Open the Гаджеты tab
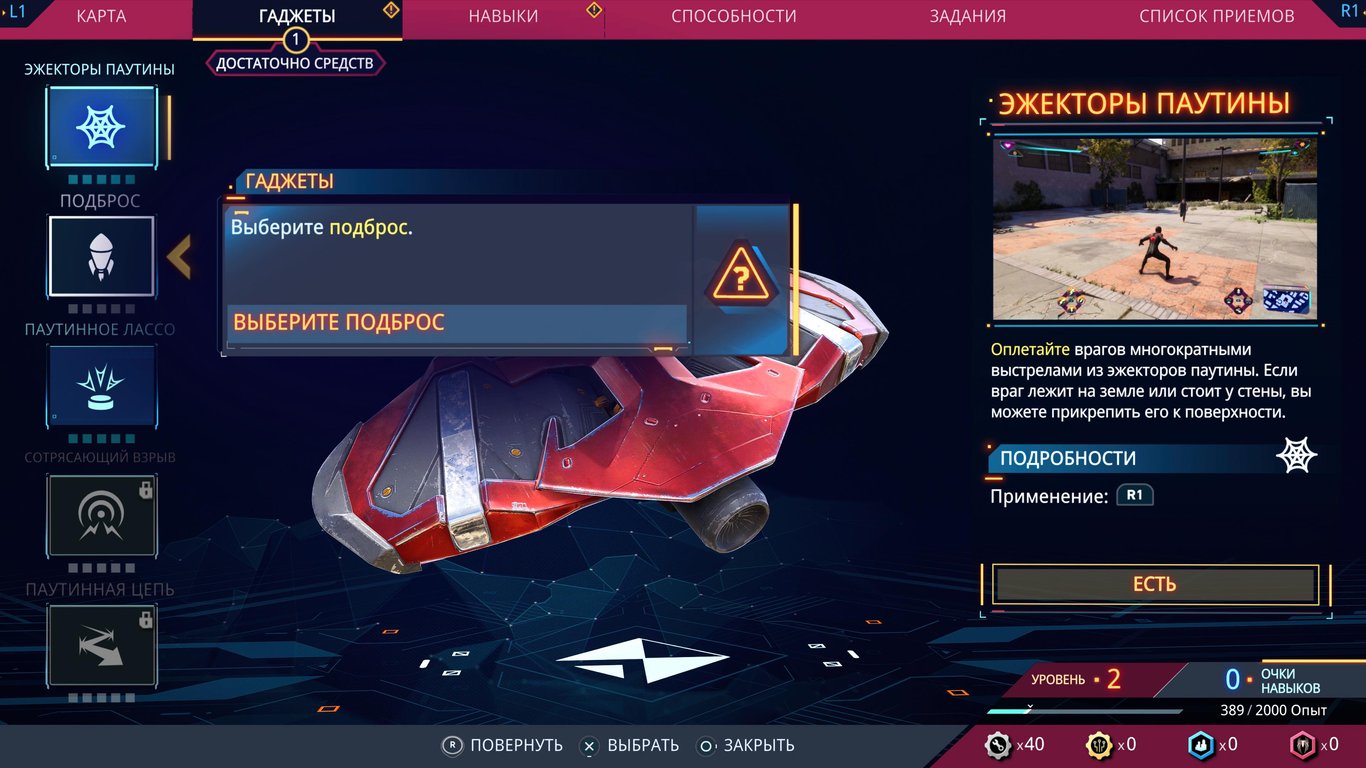The width and height of the screenshot is (1366, 768). 296,16
